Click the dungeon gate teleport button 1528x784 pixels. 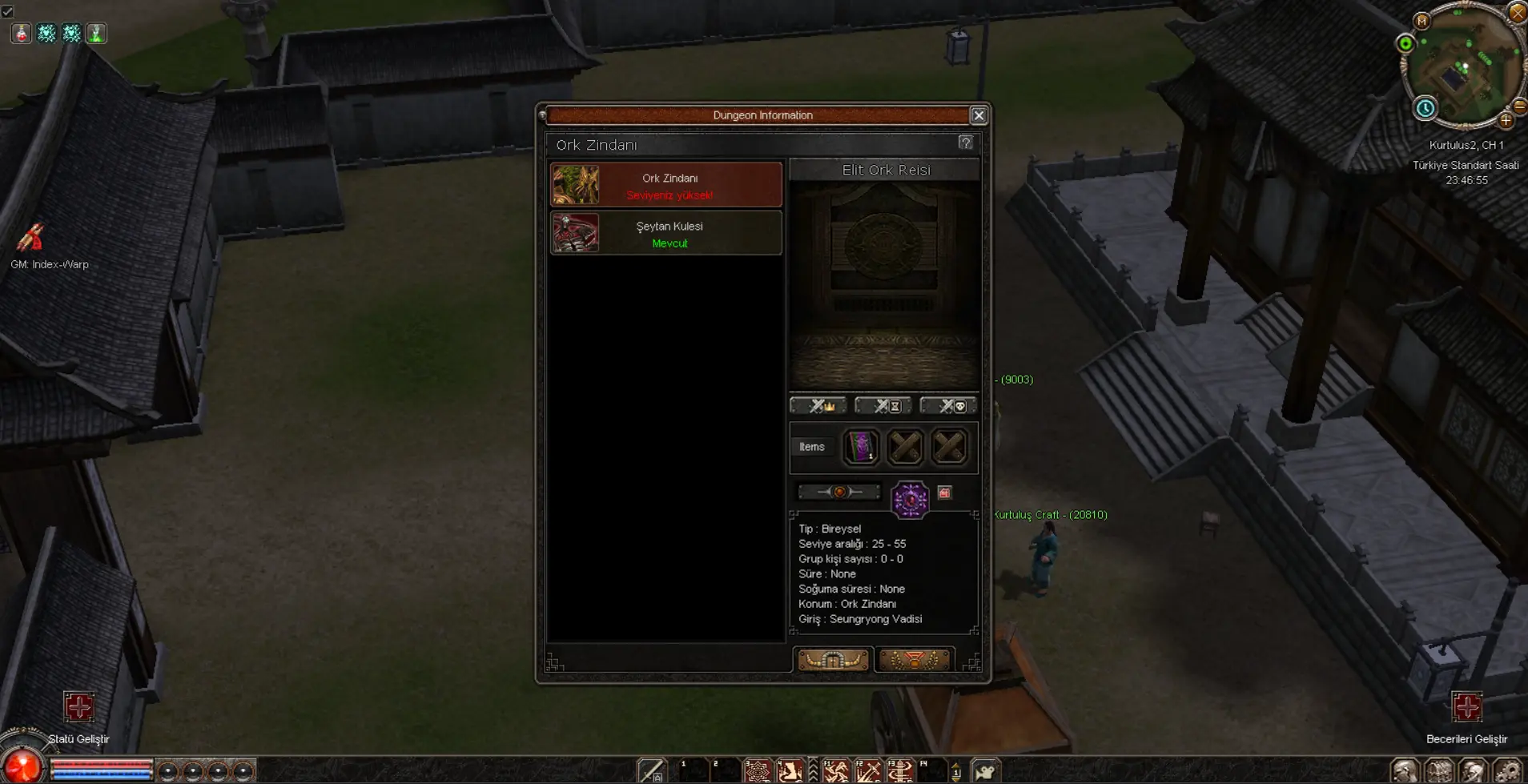[833, 660]
